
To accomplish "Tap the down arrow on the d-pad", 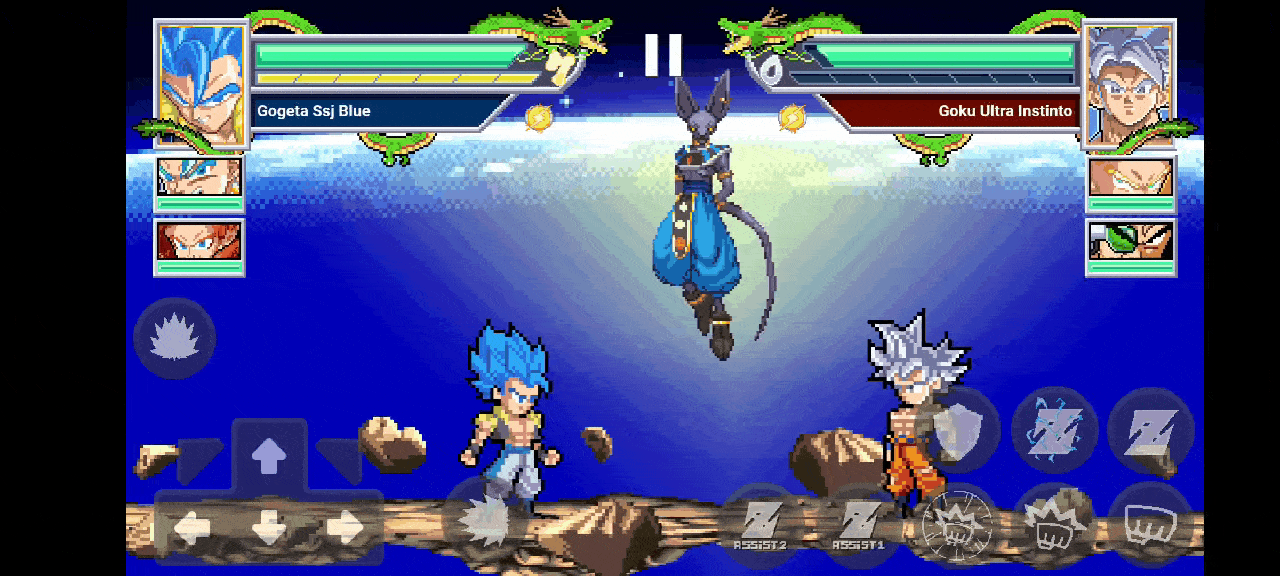I will (268, 527).
